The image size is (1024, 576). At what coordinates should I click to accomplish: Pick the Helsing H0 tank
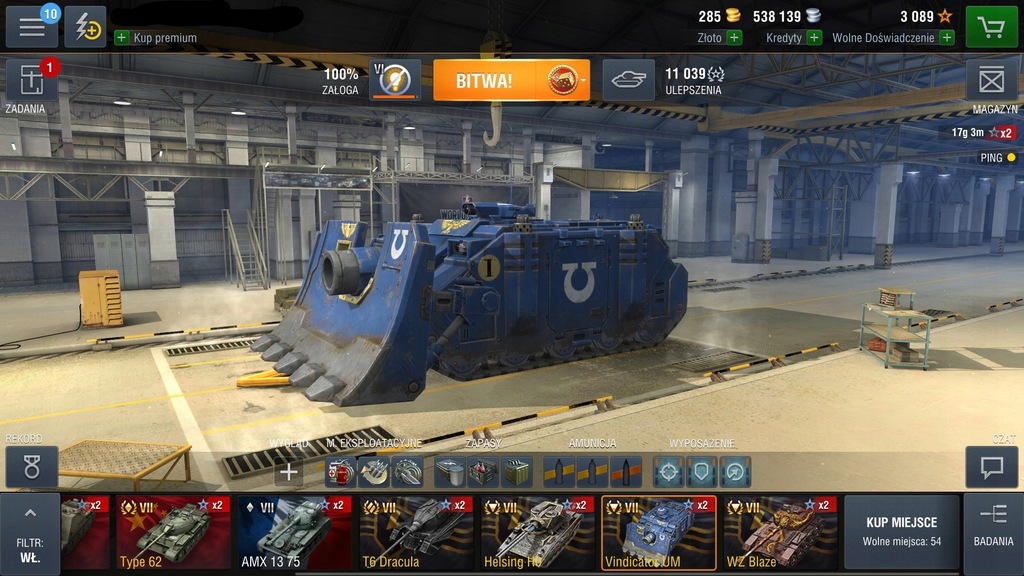click(537, 533)
